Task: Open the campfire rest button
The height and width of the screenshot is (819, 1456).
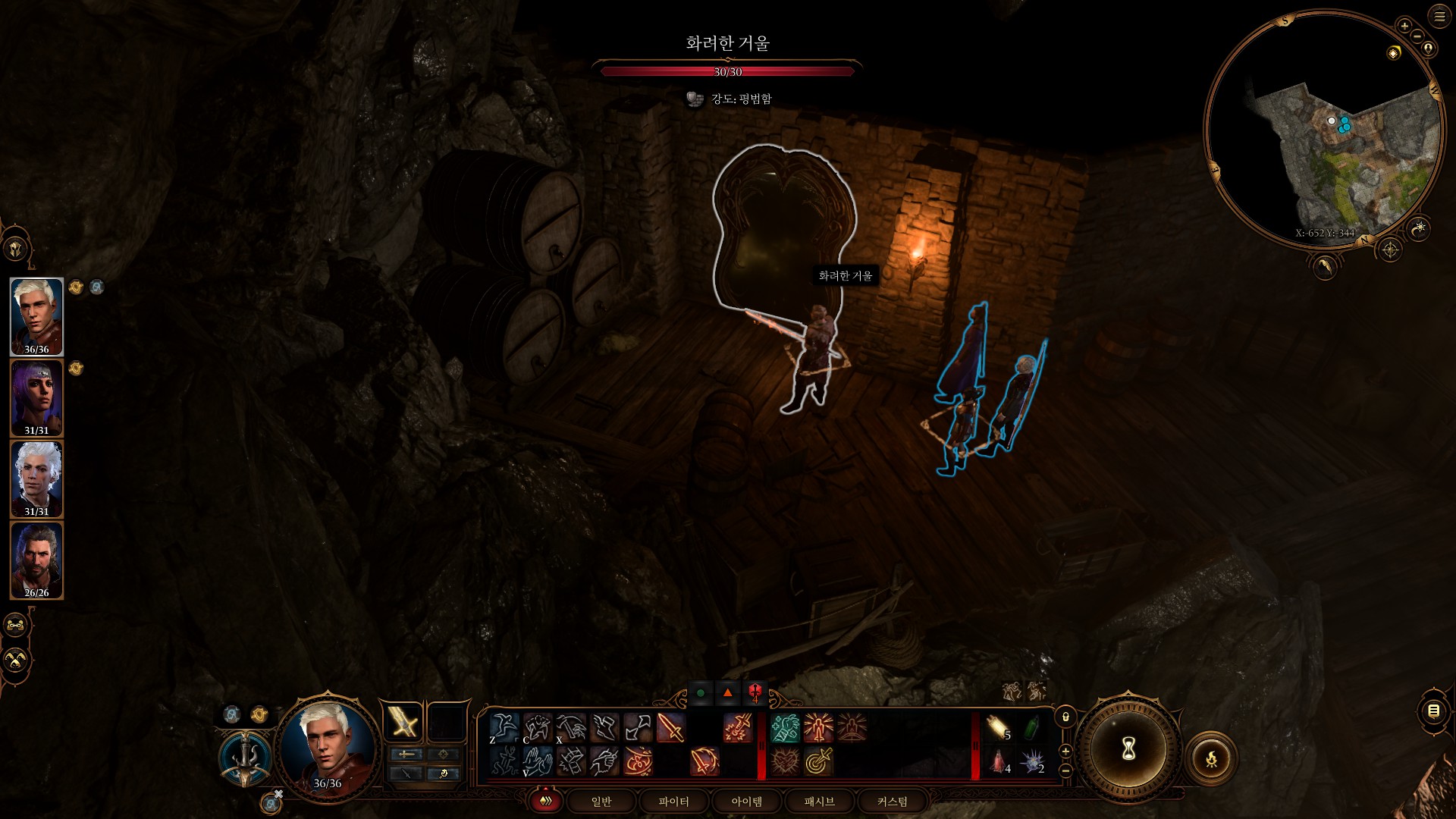Action: [x=1211, y=758]
